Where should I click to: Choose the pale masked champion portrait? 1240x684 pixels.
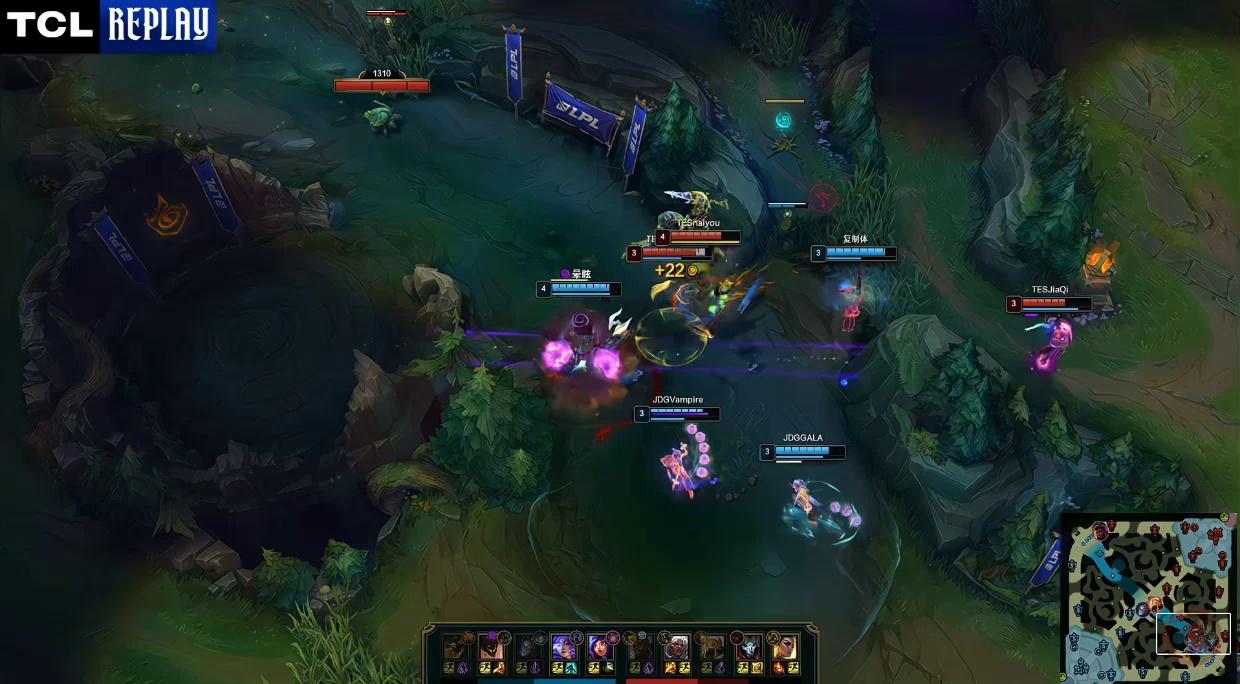[747, 647]
